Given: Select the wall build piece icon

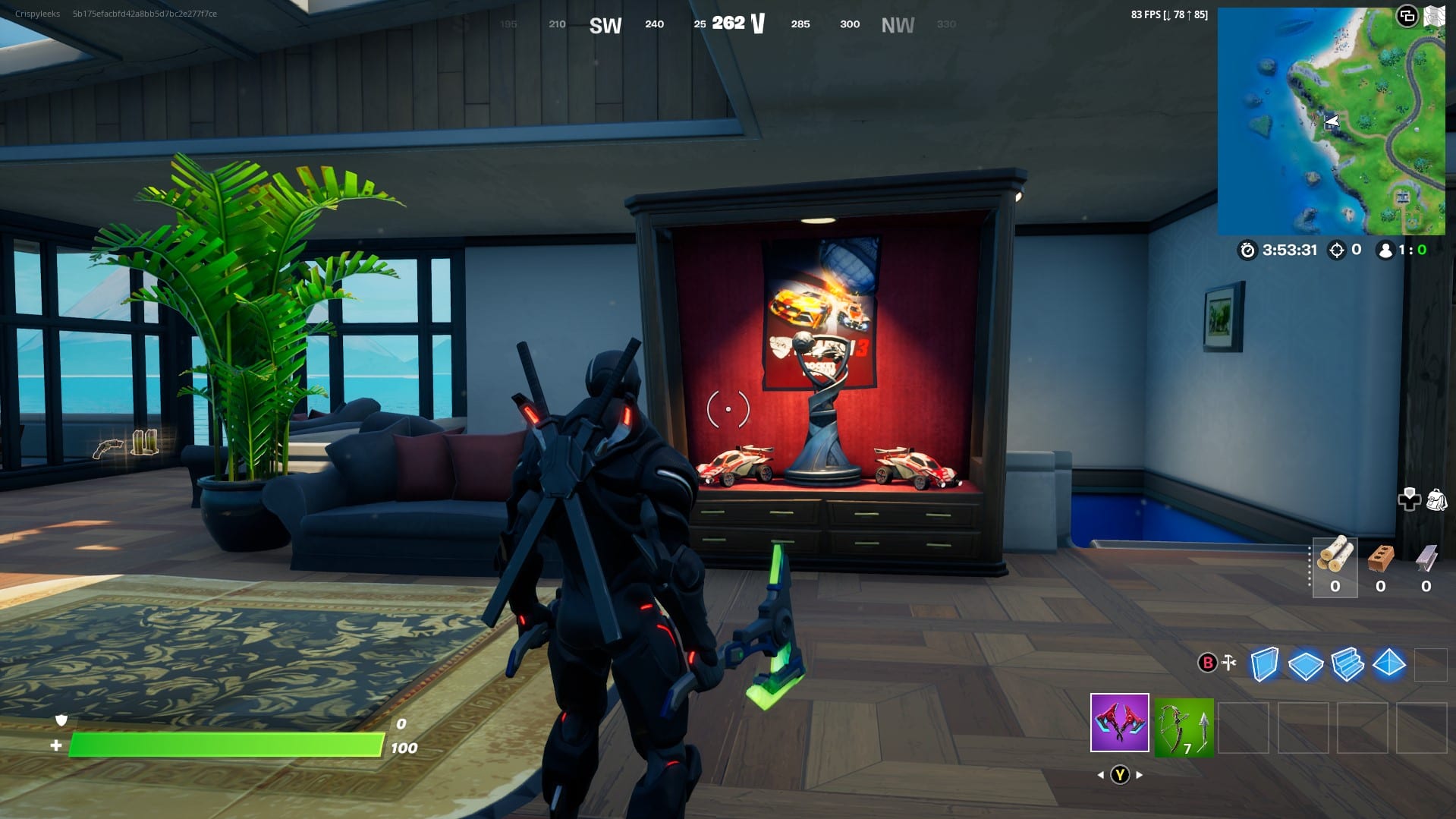Looking at the screenshot, I should (x=1263, y=663).
